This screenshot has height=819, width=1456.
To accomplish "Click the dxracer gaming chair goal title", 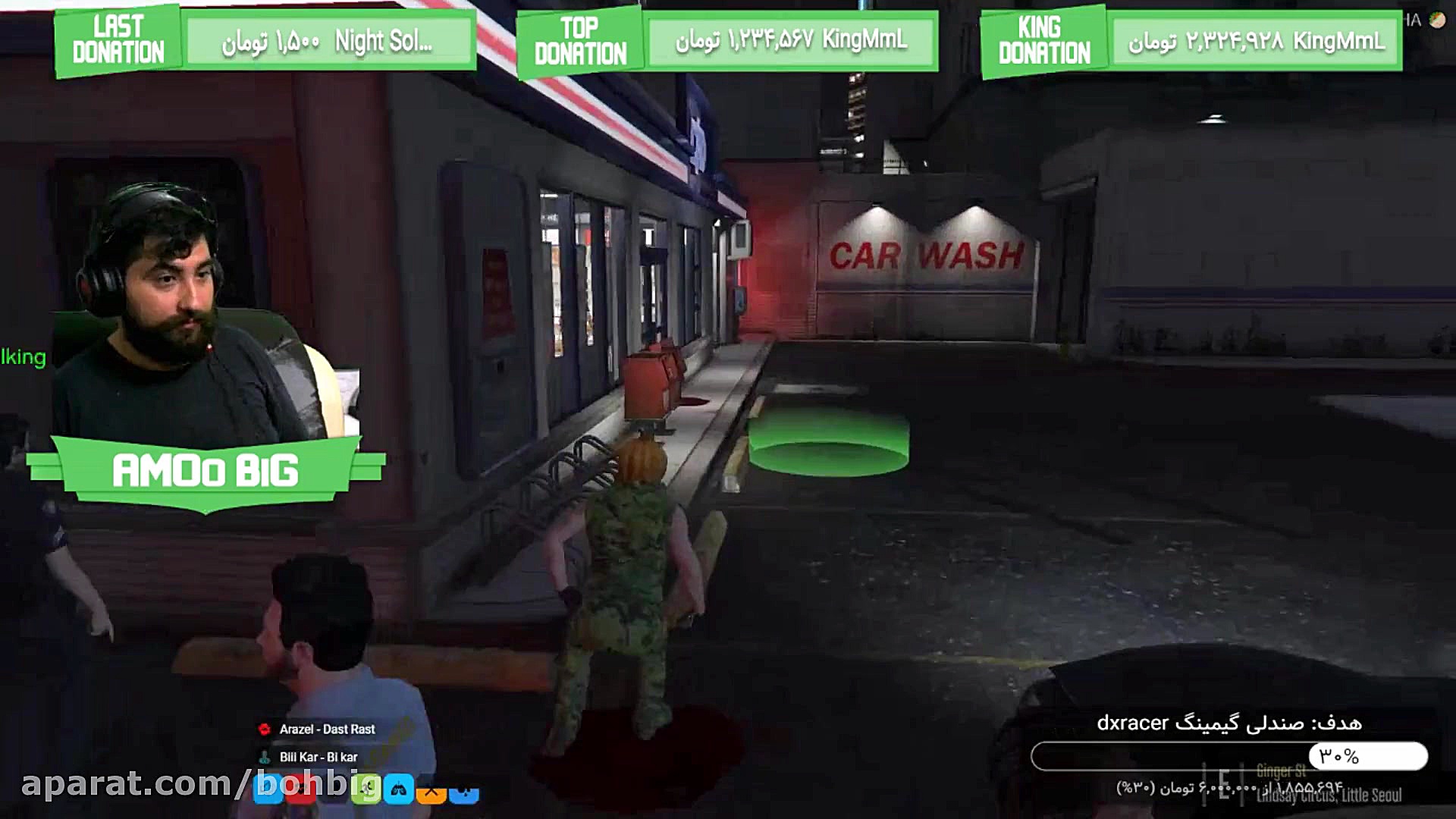I will pyautogui.click(x=1235, y=724).
